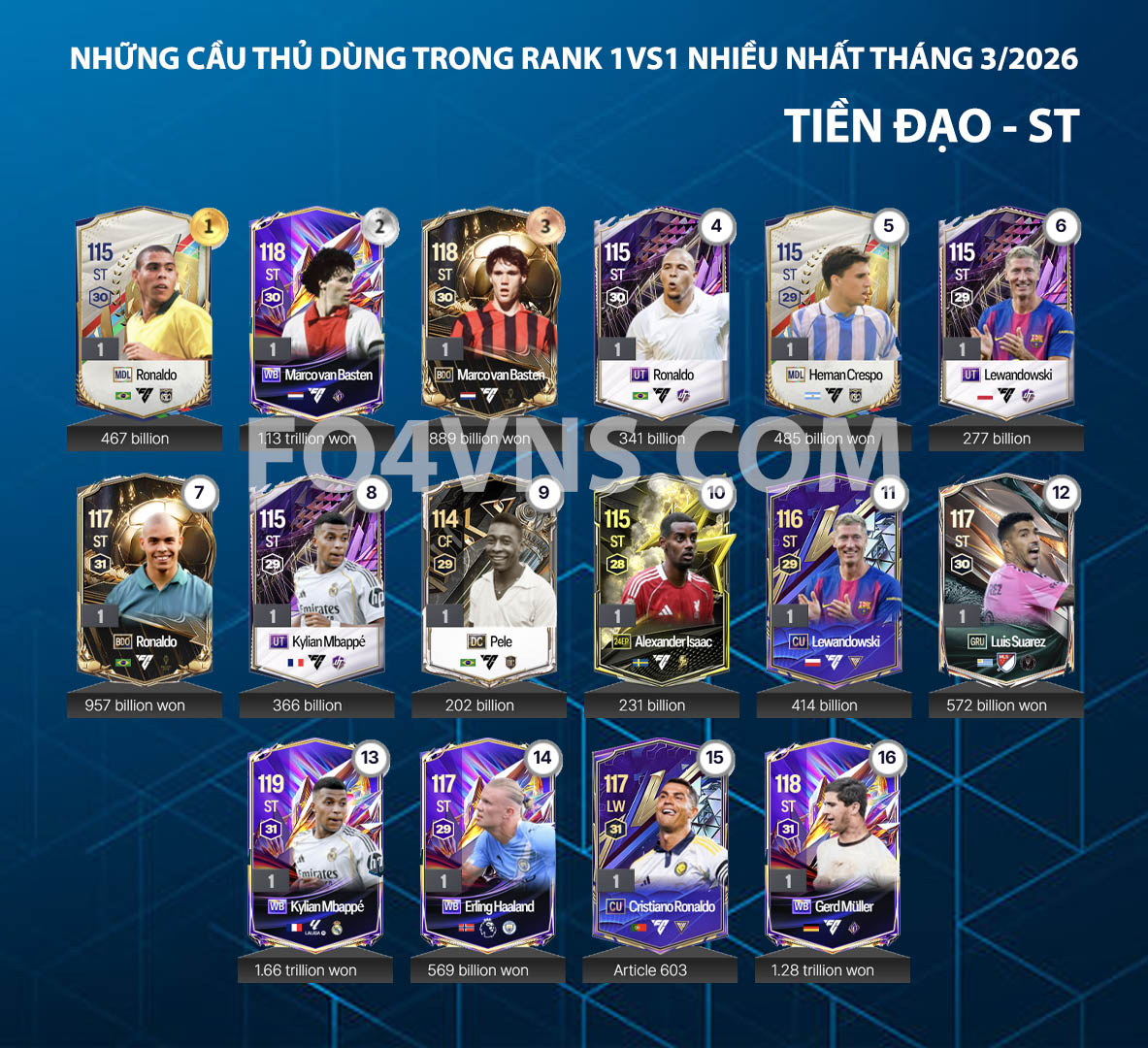Screen dimensions: 1148x1048
Task: Choose the 118 WB Marco van Basten card
Action: (316, 311)
